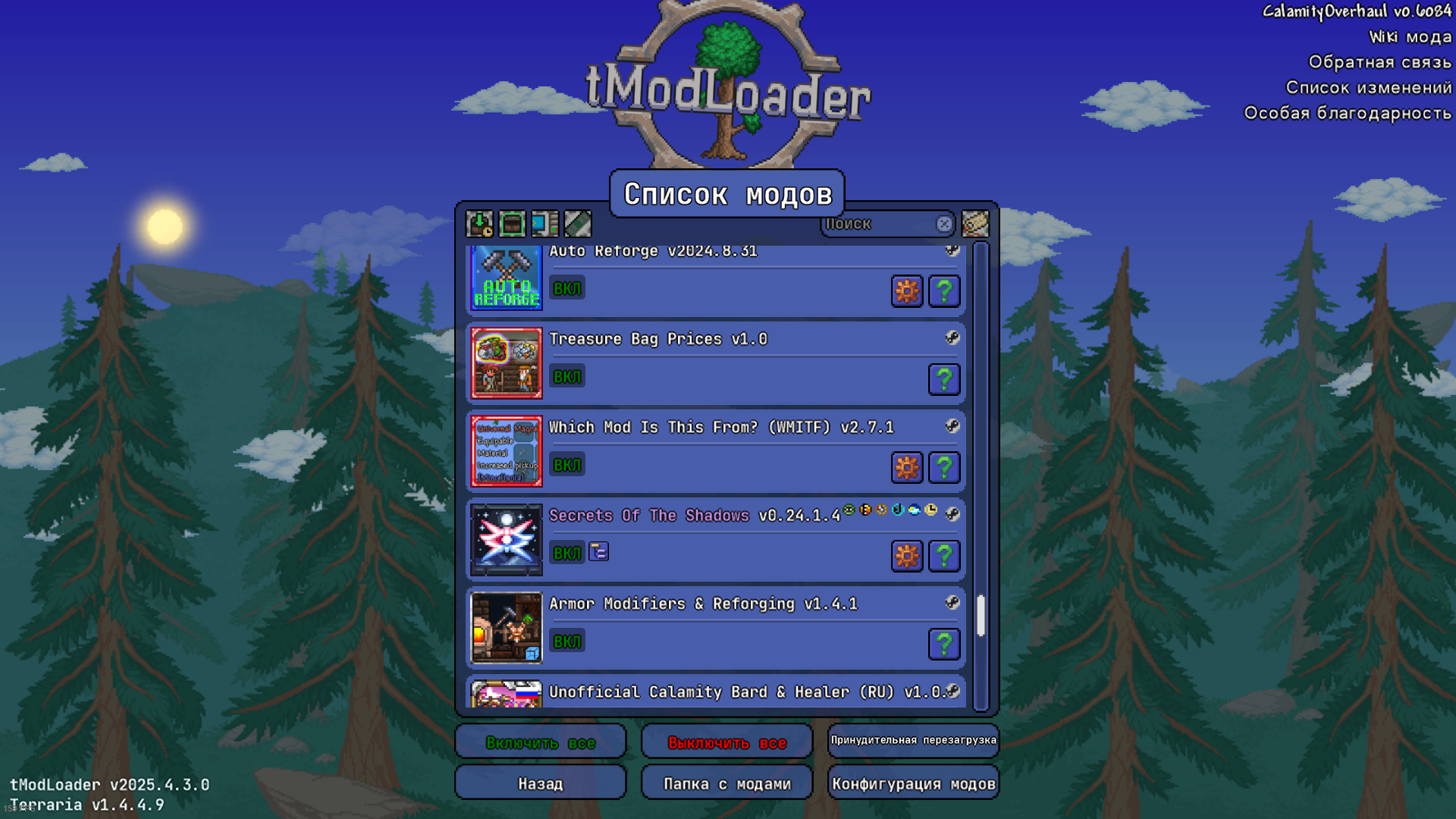Image resolution: width=1456 pixels, height=819 pixels.
Task: Open Secrets Of The Shadows config gear
Action: [907, 556]
